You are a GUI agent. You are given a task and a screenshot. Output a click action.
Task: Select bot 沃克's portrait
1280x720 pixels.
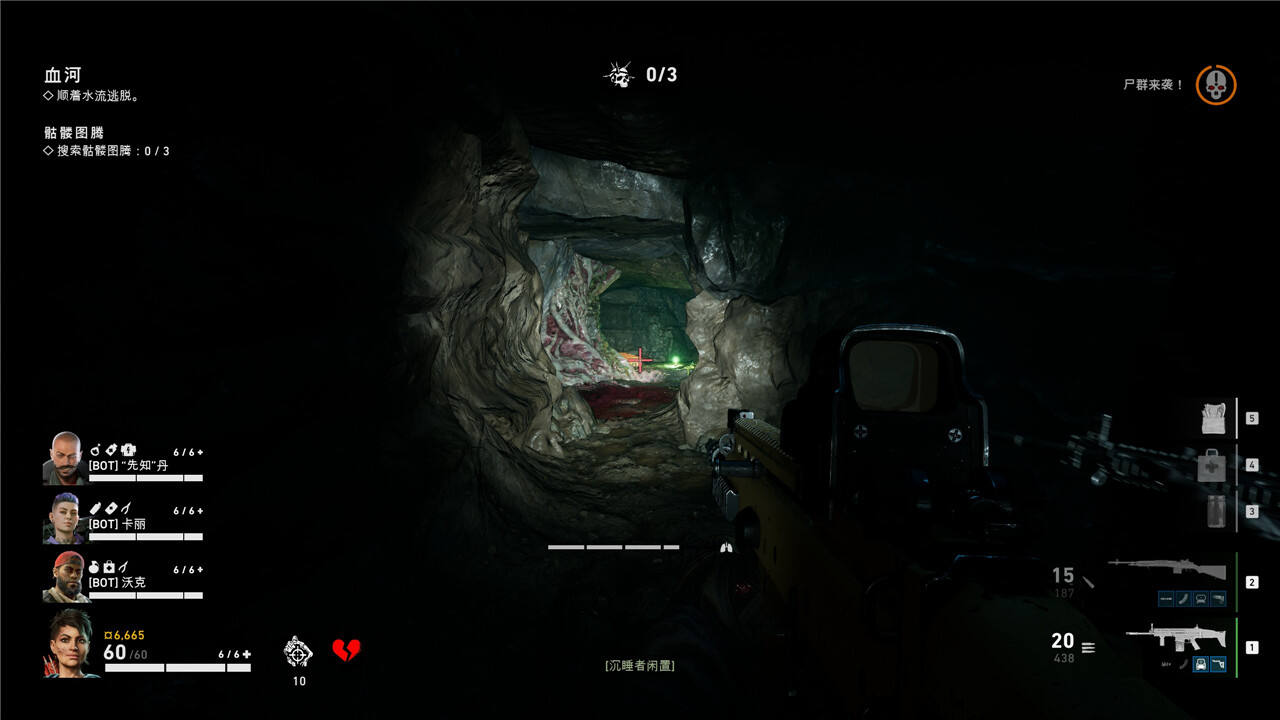[x=65, y=577]
